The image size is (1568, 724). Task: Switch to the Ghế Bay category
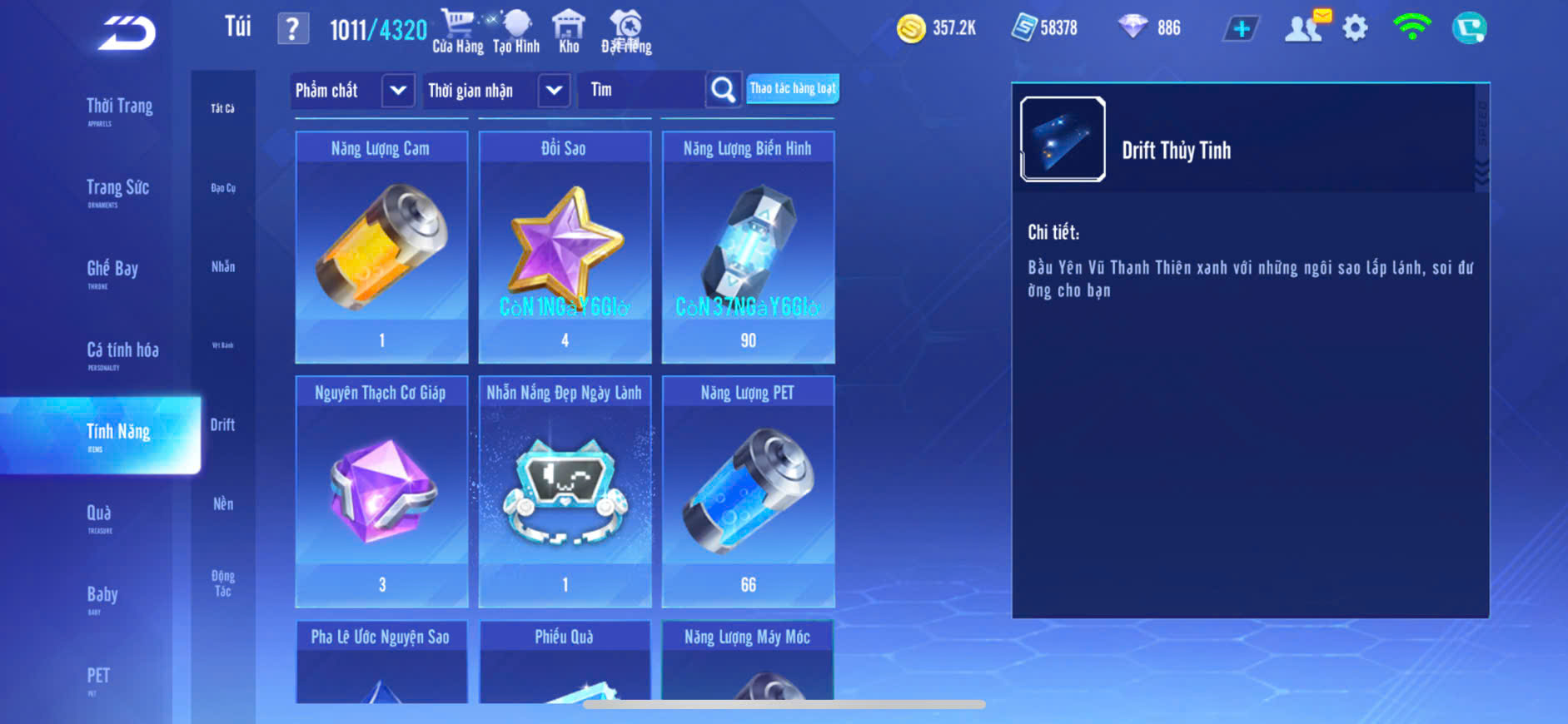[112, 270]
